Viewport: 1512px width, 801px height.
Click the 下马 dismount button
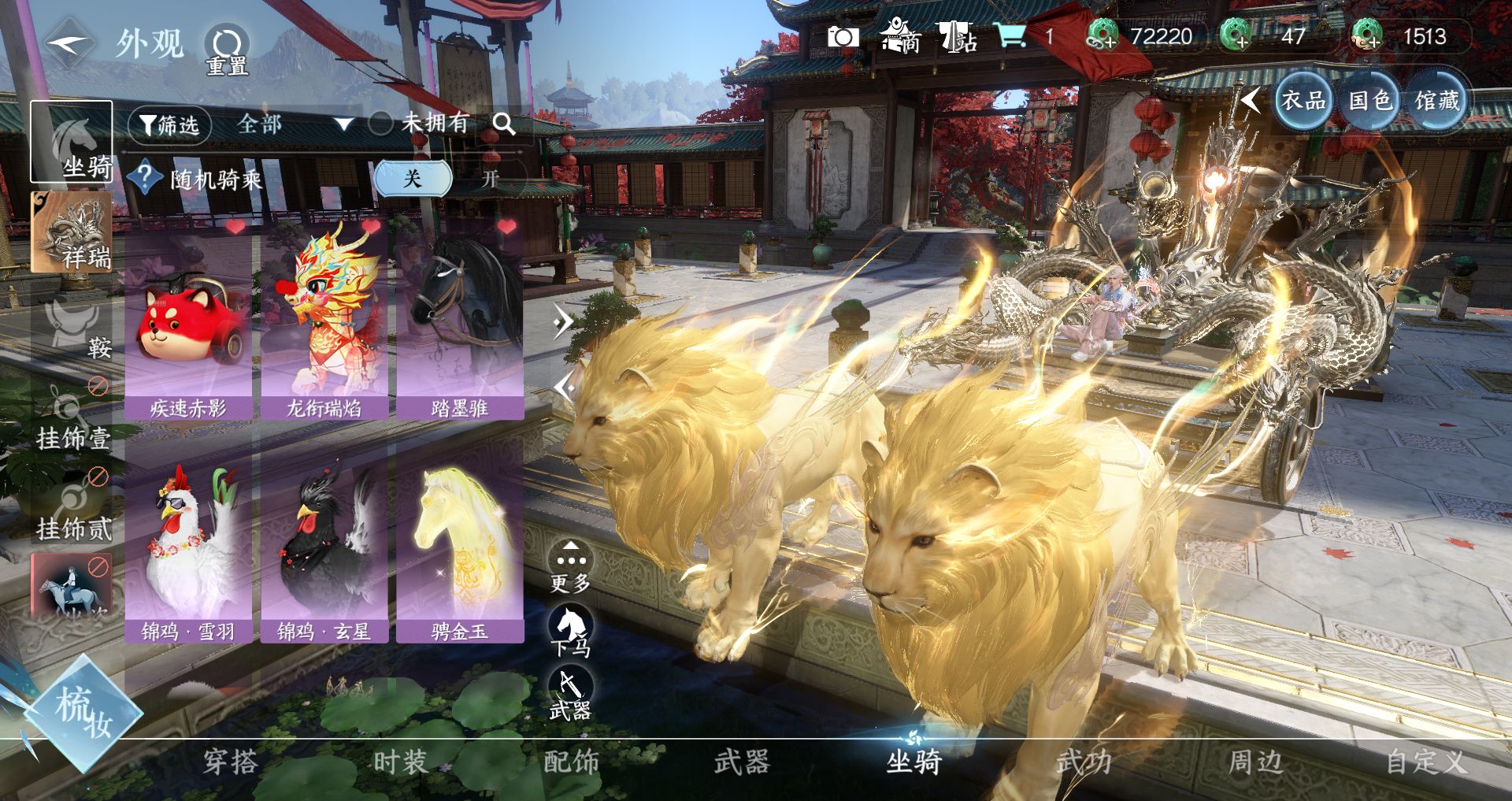click(x=570, y=631)
